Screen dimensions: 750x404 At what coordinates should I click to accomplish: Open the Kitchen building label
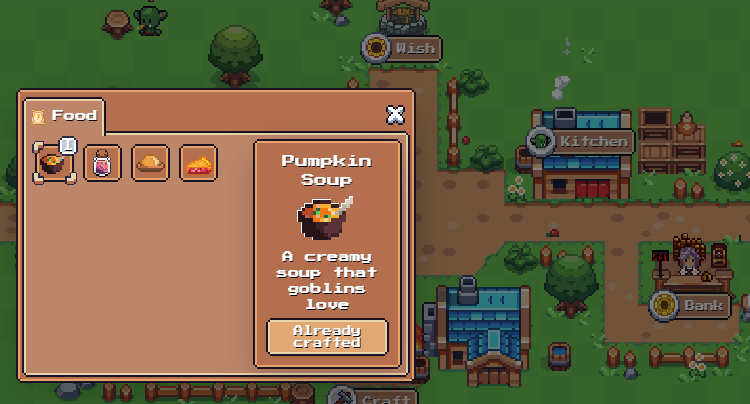coord(582,141)
